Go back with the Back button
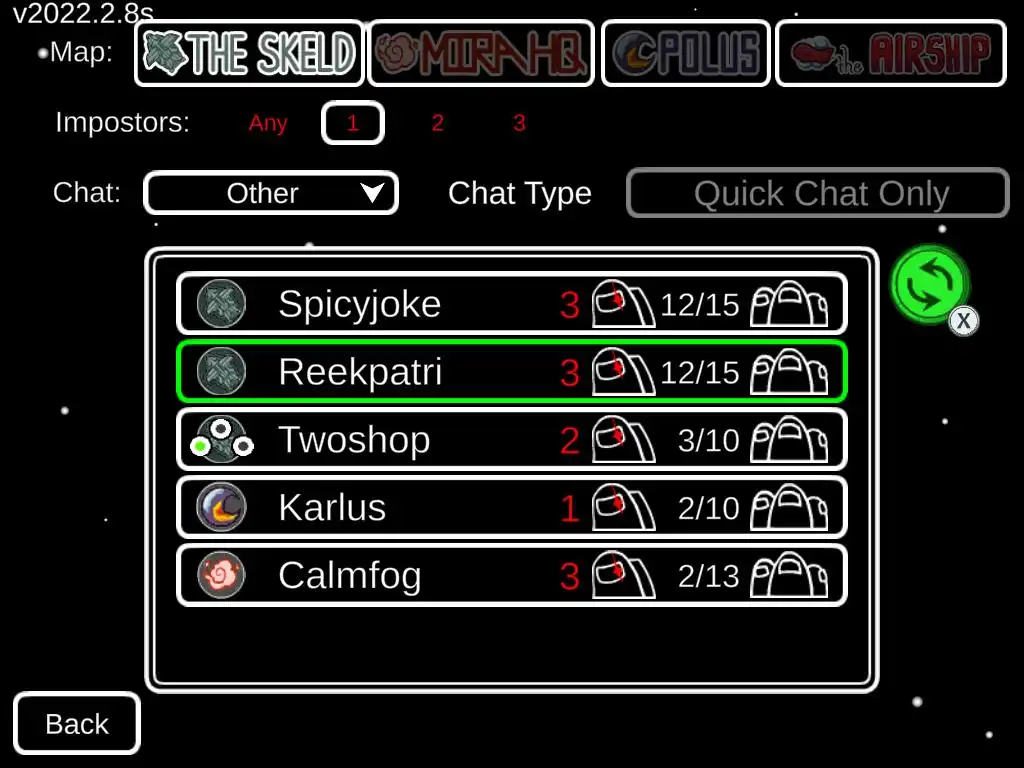 [77, 723]
